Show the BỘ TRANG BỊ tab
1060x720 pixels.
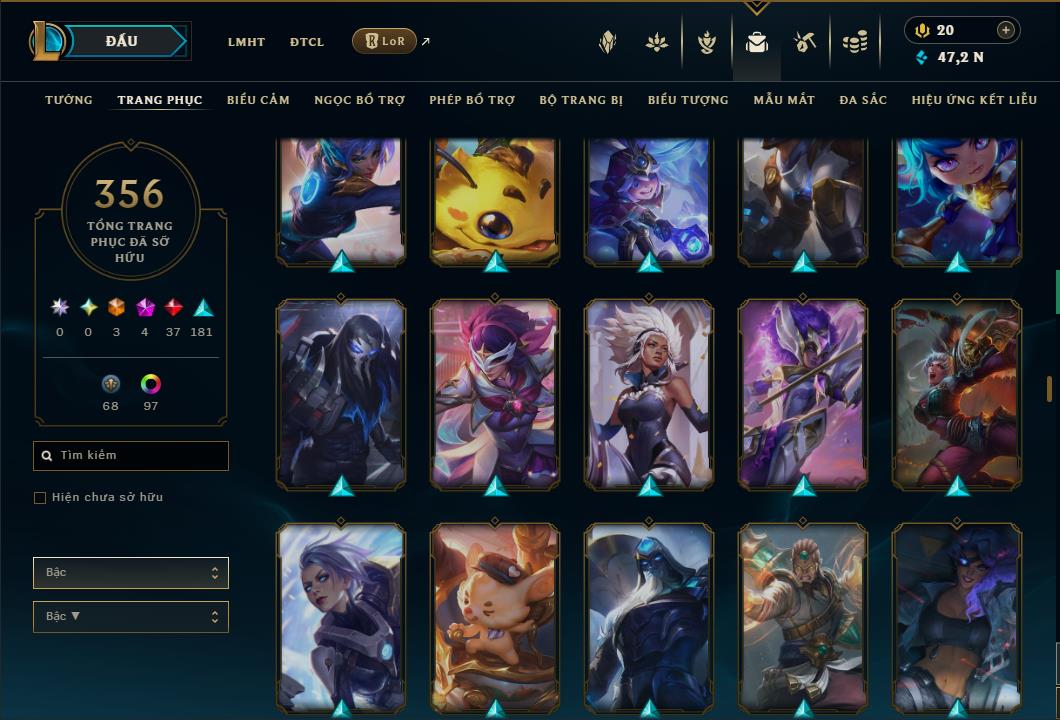[x=581, y=100]
